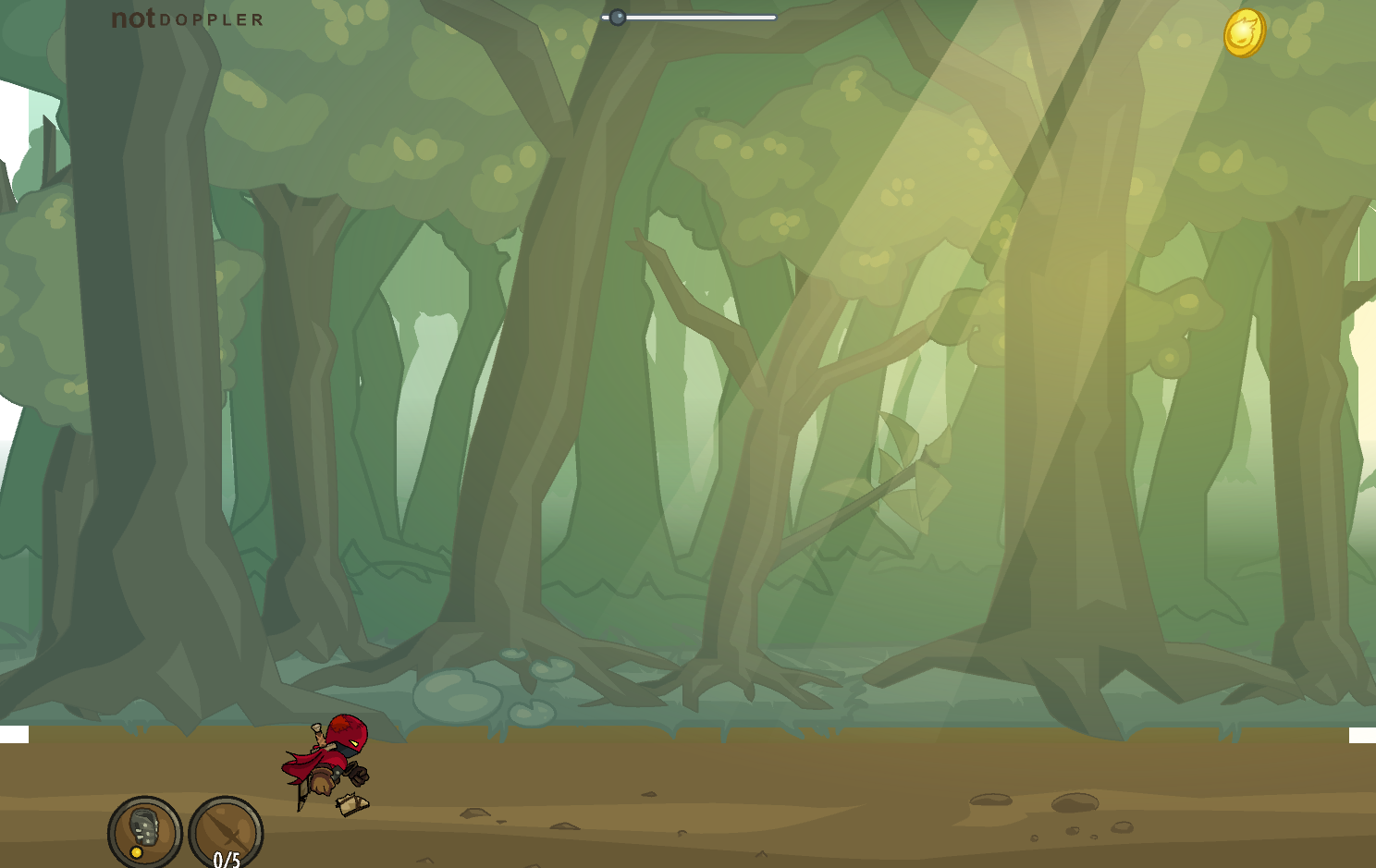The height and width of the screenshot is (868, 1376).
Task: Open the crossed swords 0/5 counter
Action: 225,832
